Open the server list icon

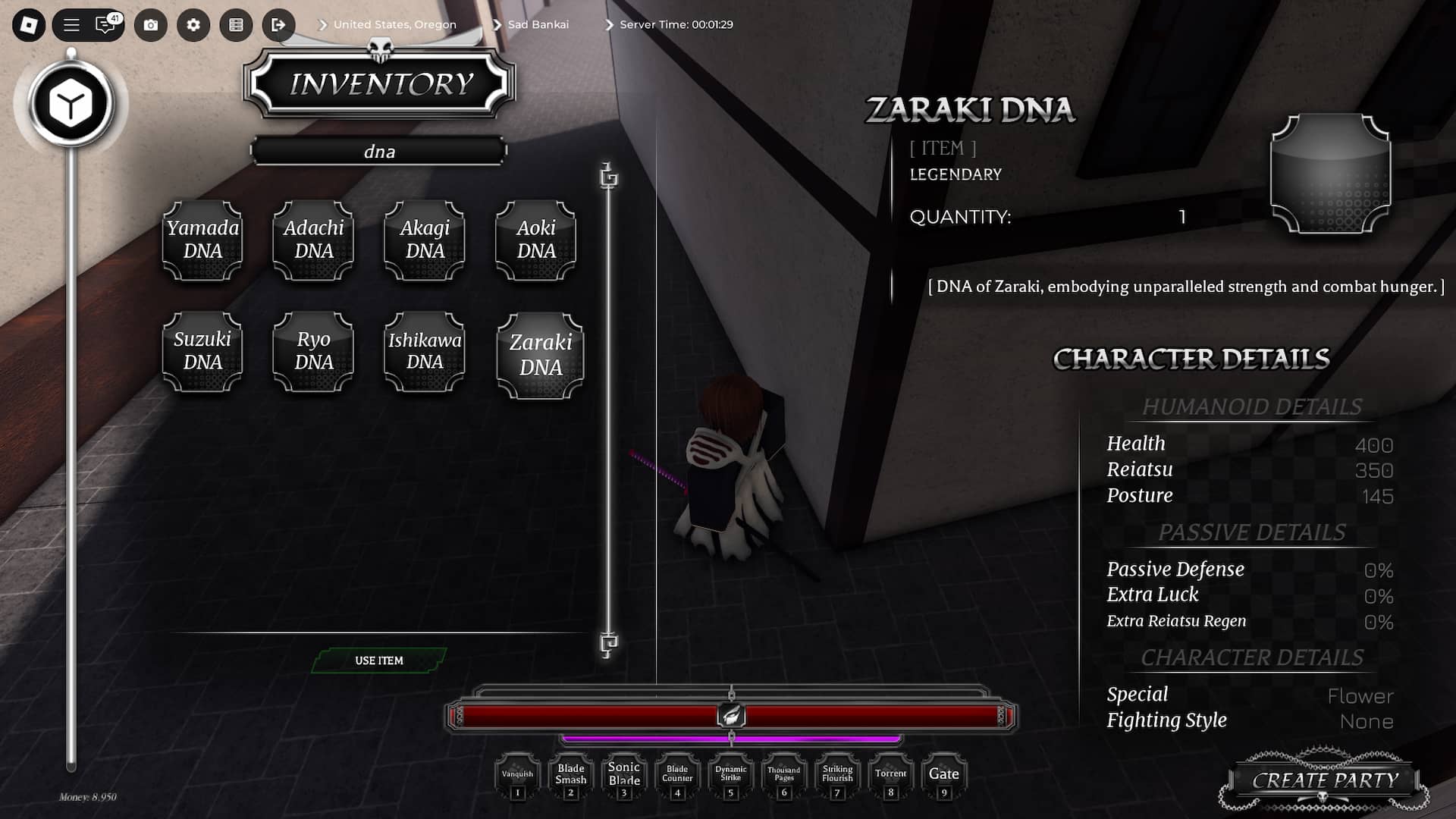coord(236,25)
